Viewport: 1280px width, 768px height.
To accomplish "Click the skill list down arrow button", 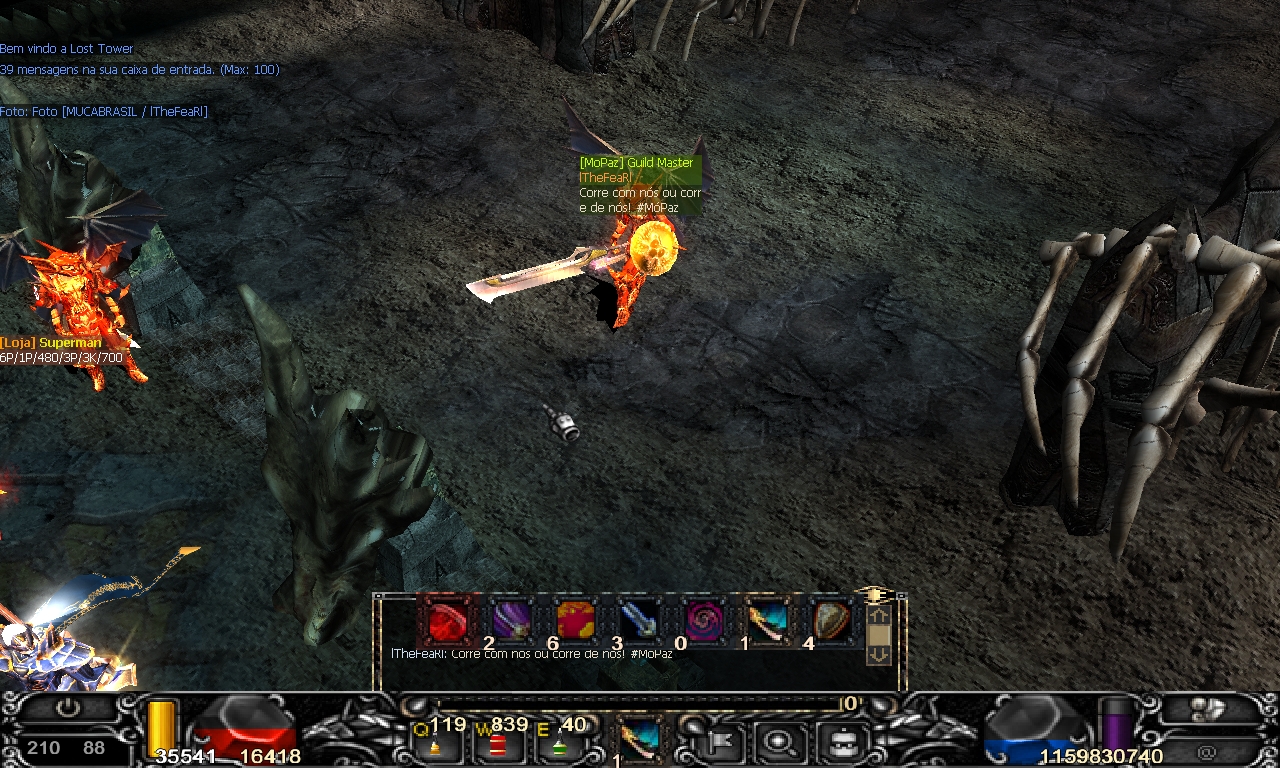I will tap(878, 654).
